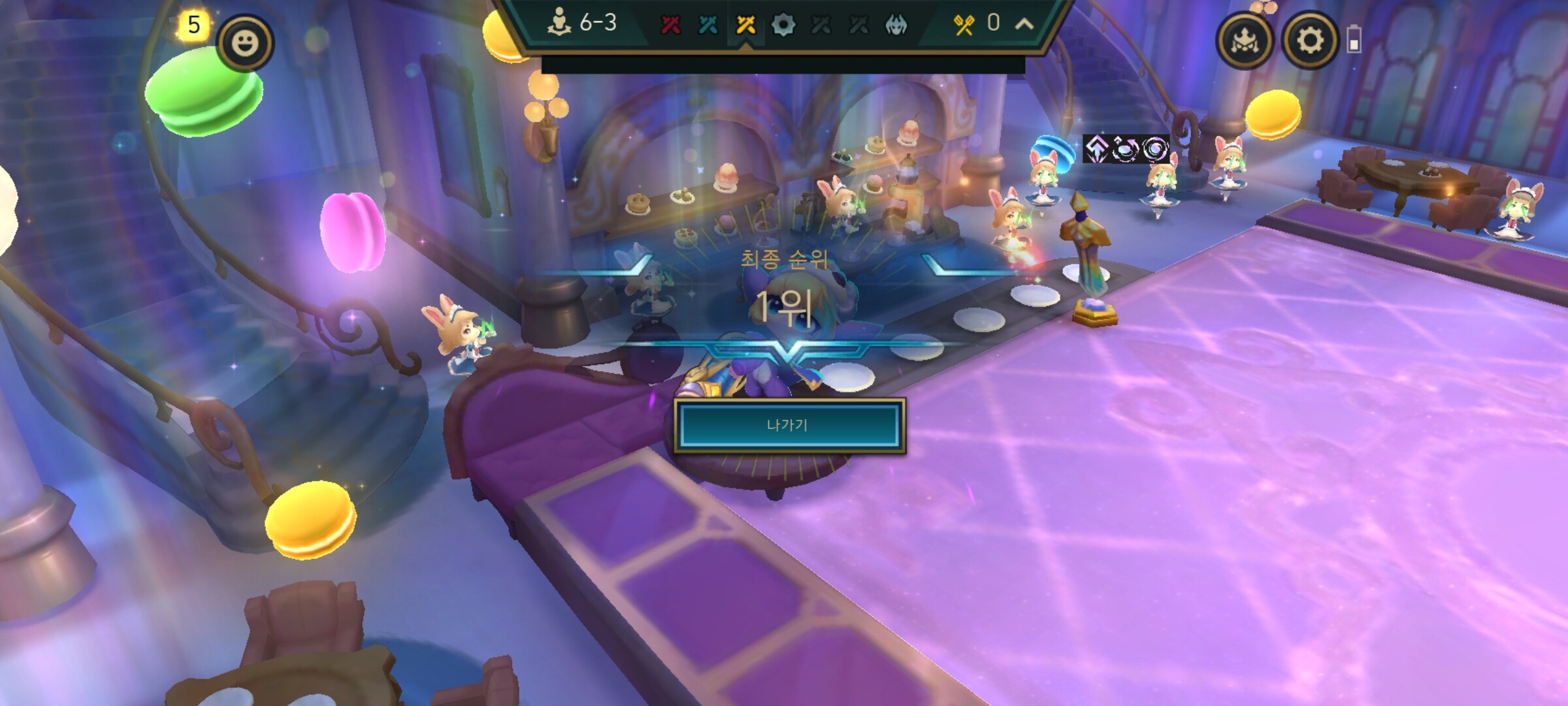
Task: Select the teal crossed-swords round marker
Action: pos(708,25)
